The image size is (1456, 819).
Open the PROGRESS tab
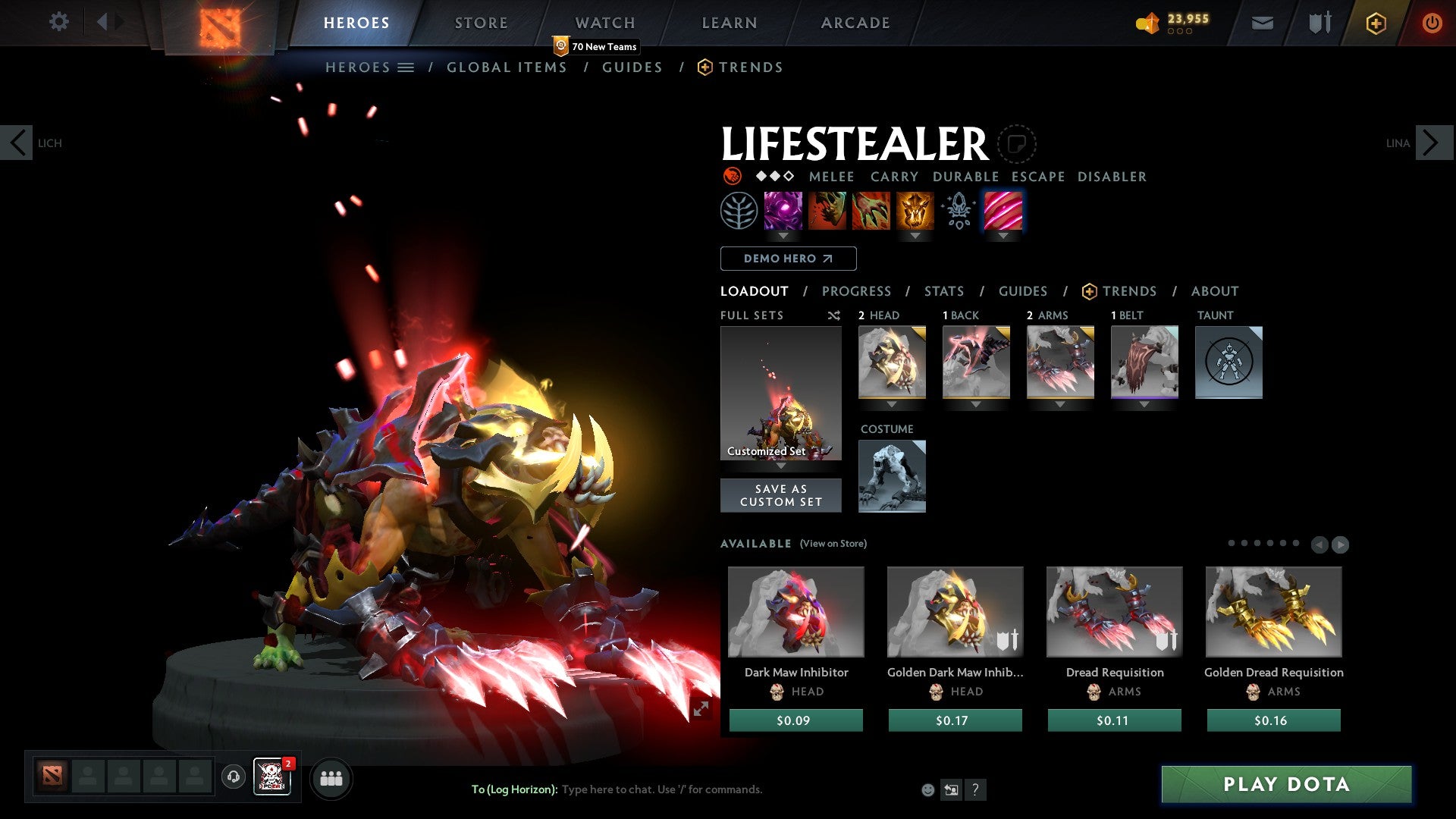point(857,291)
